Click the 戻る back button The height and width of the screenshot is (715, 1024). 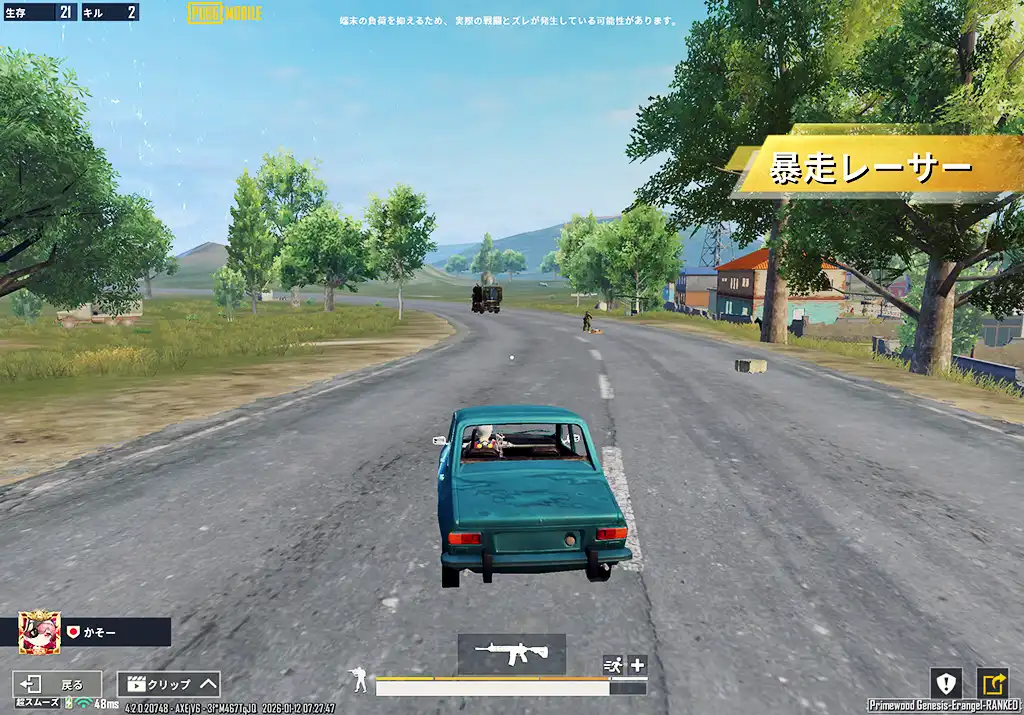(x=57, y=684)
